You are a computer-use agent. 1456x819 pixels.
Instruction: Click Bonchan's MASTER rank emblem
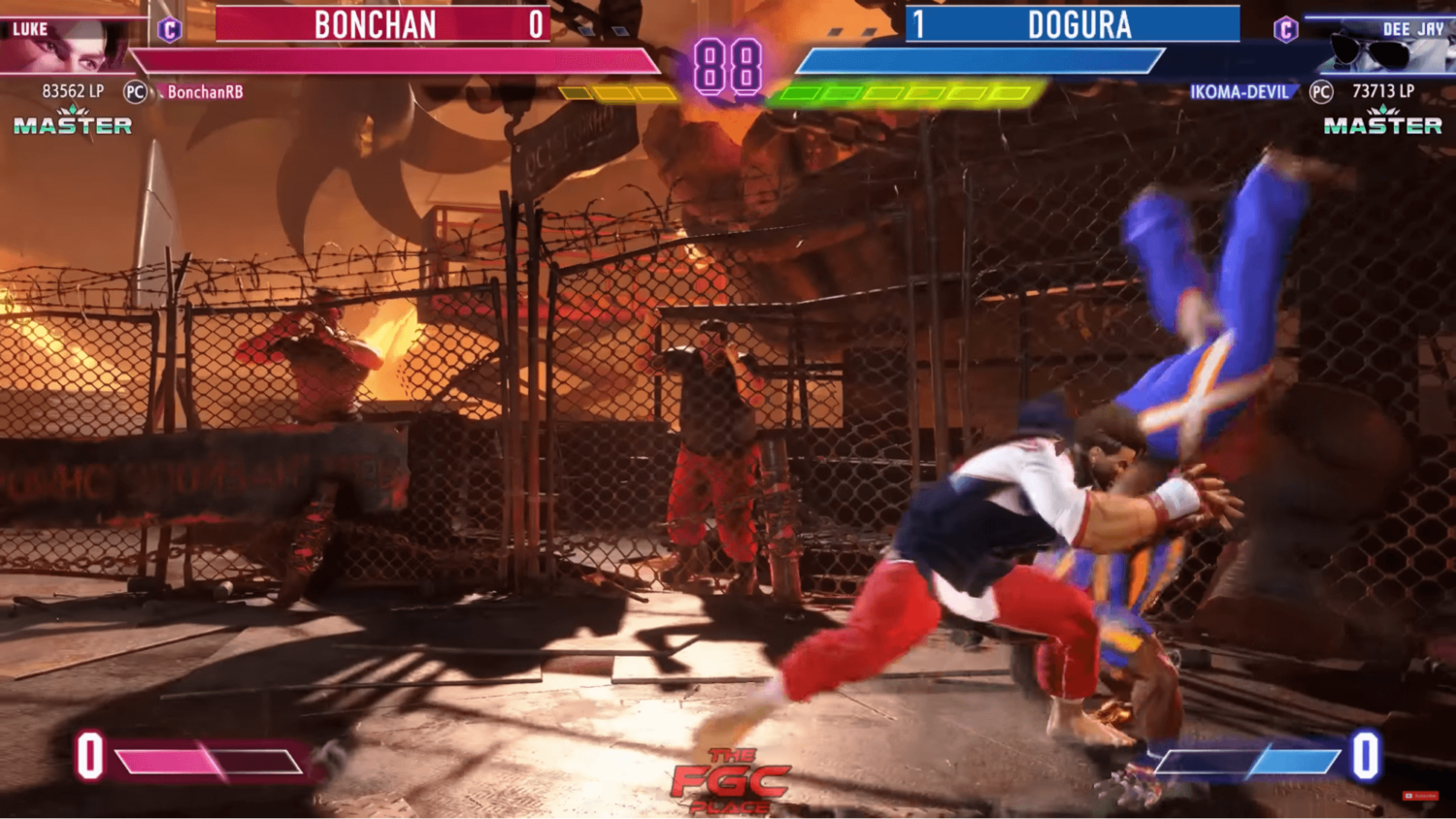73,123
